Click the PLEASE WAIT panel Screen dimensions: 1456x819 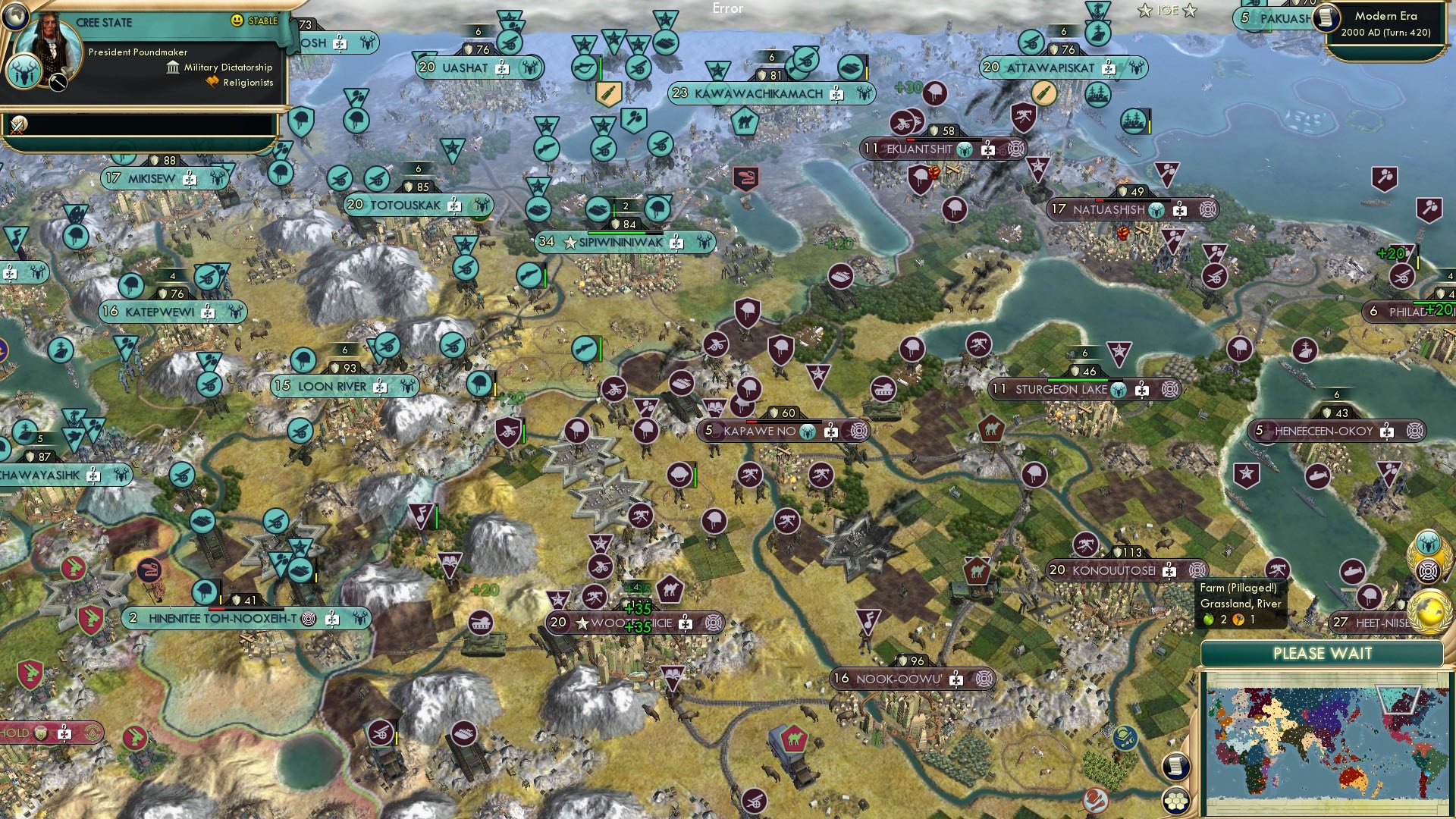point(1325,653)
